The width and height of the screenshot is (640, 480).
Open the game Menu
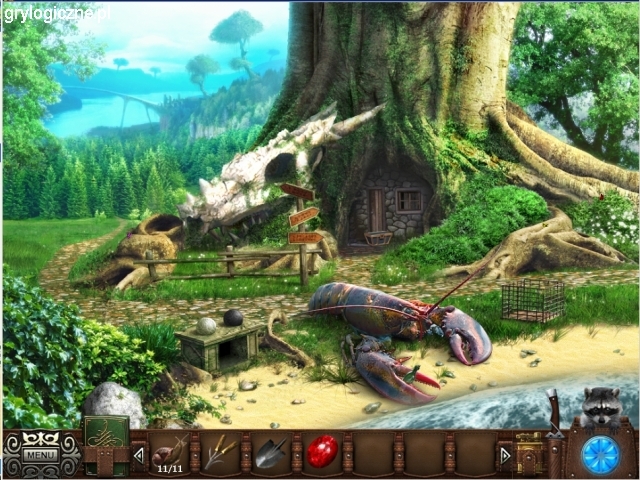click(41, 455)
